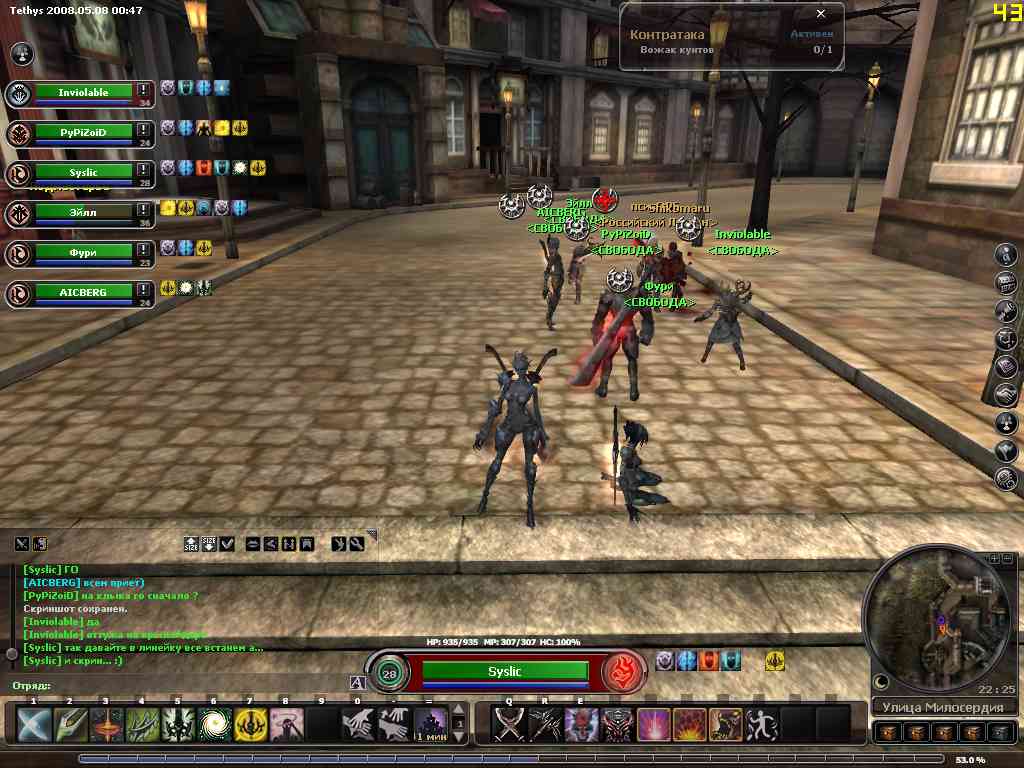Increase the chat font size
Screen dimensions: 1024x768
click(191, 544)
